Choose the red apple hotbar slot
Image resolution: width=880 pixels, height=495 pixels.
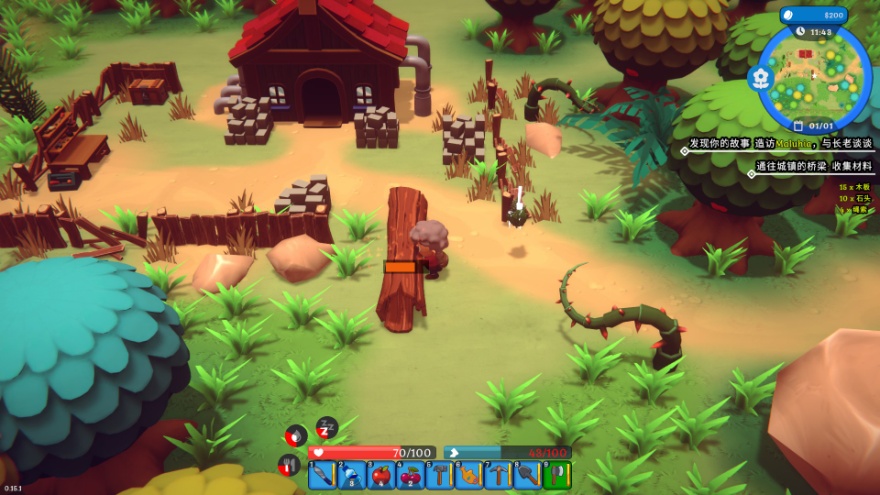pos(381,476)
